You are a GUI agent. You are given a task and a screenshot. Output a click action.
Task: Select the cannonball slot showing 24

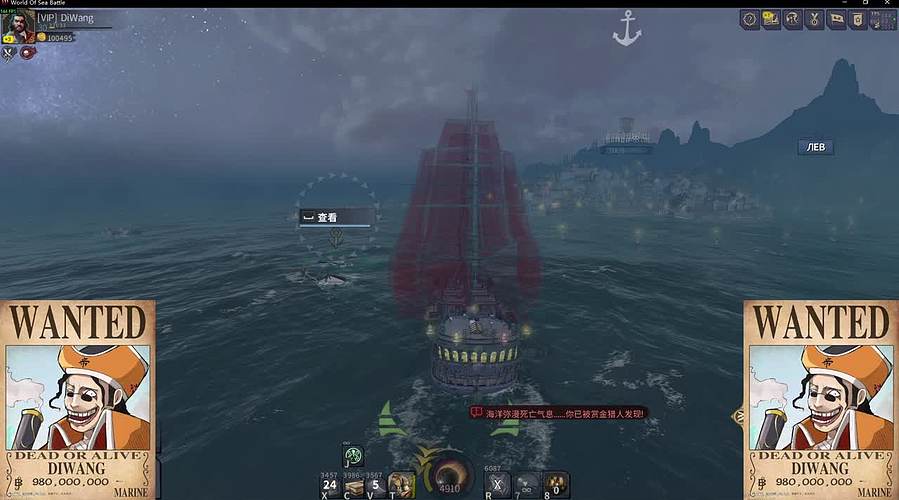[329, 485]
